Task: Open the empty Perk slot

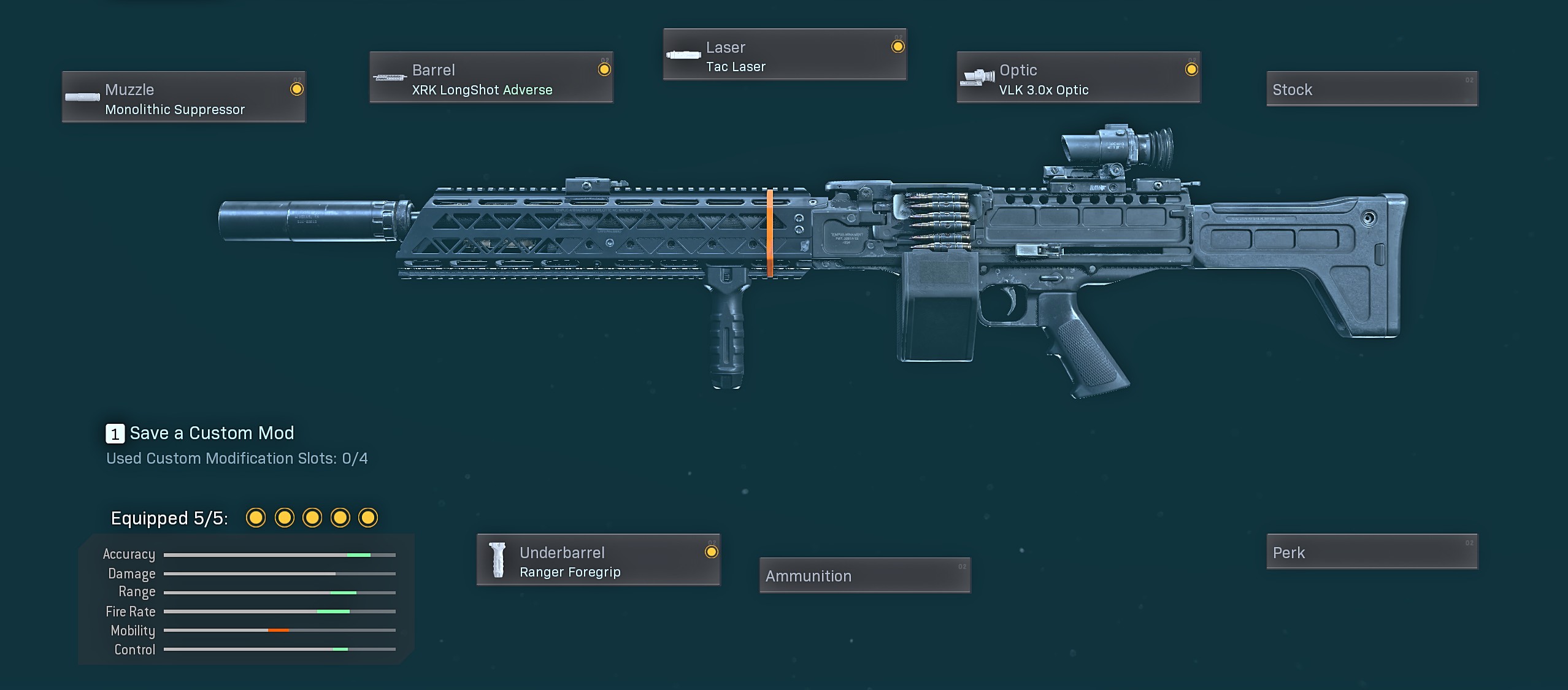Action: coord(1372,552)
